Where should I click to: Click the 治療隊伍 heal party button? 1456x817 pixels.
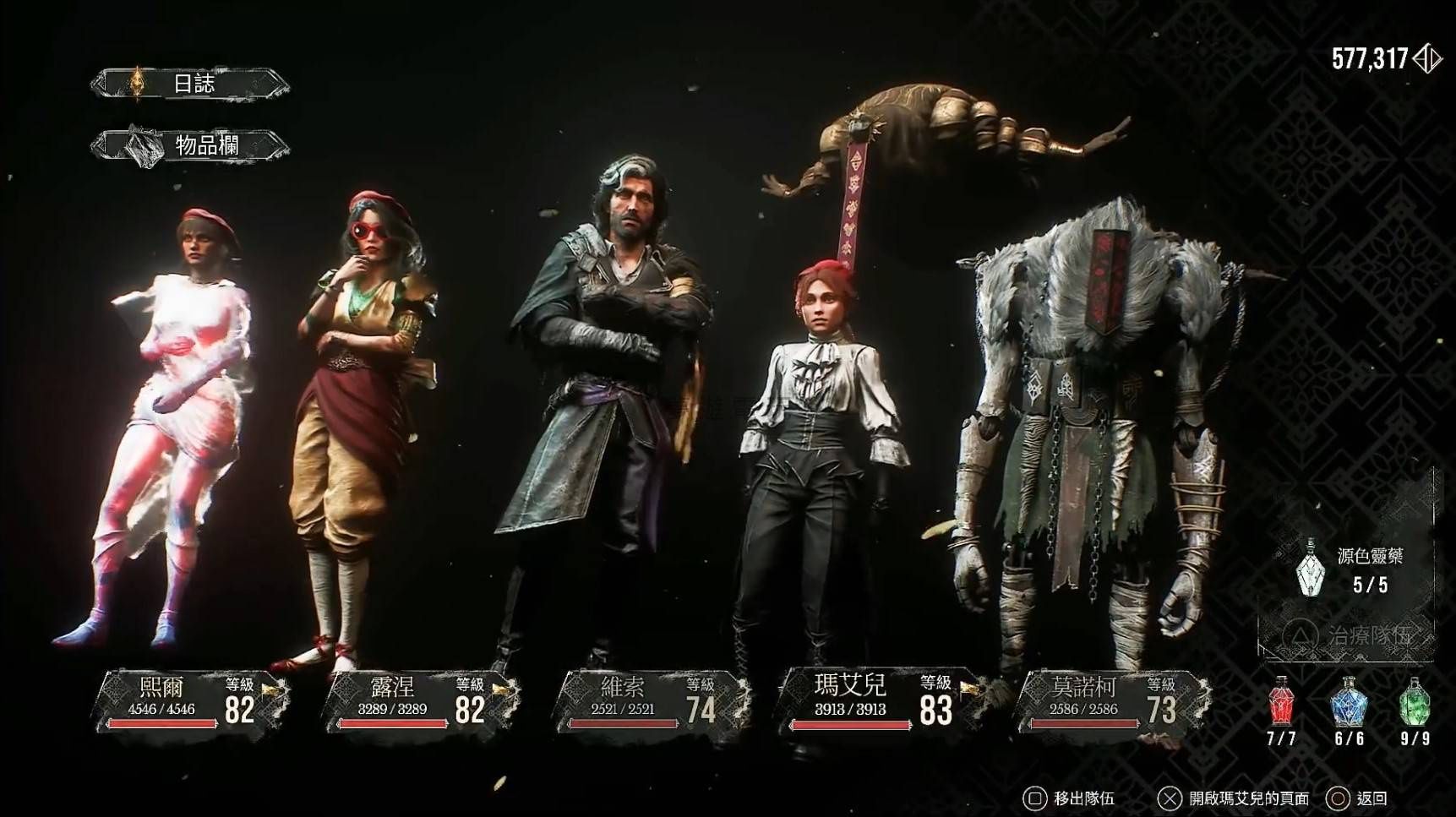pos(1347,635)
